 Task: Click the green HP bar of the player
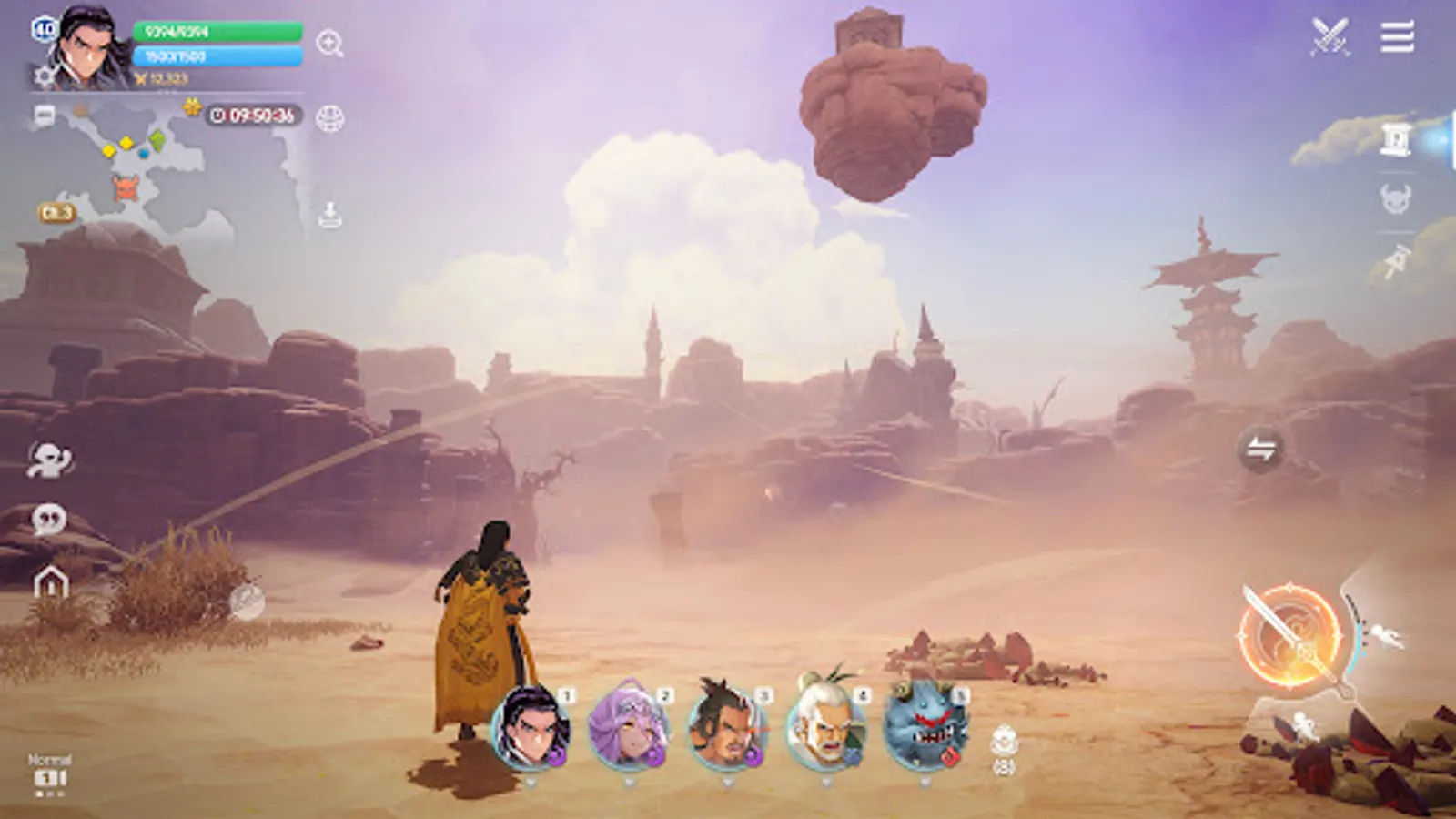pyautogui.click(x=216, y=30)
